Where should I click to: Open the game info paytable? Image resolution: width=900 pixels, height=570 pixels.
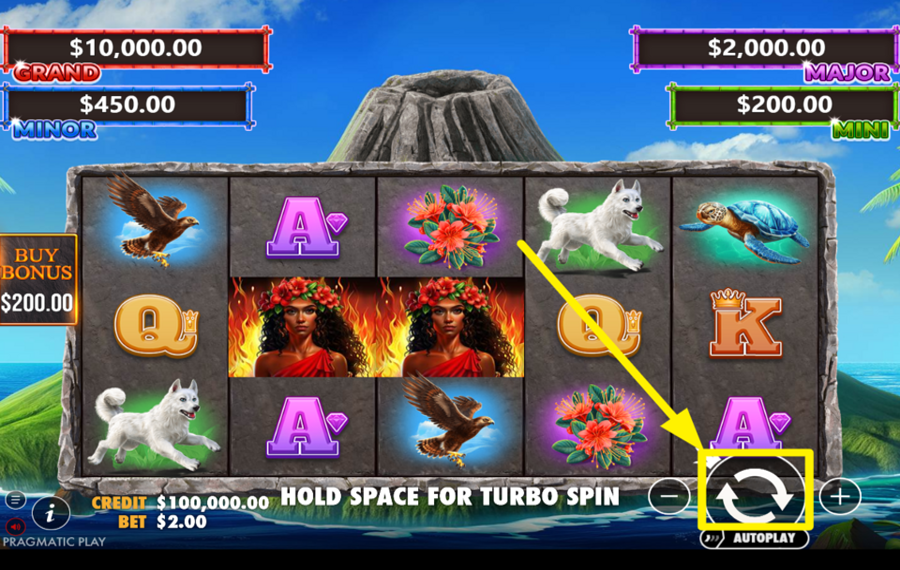(50, 514)
